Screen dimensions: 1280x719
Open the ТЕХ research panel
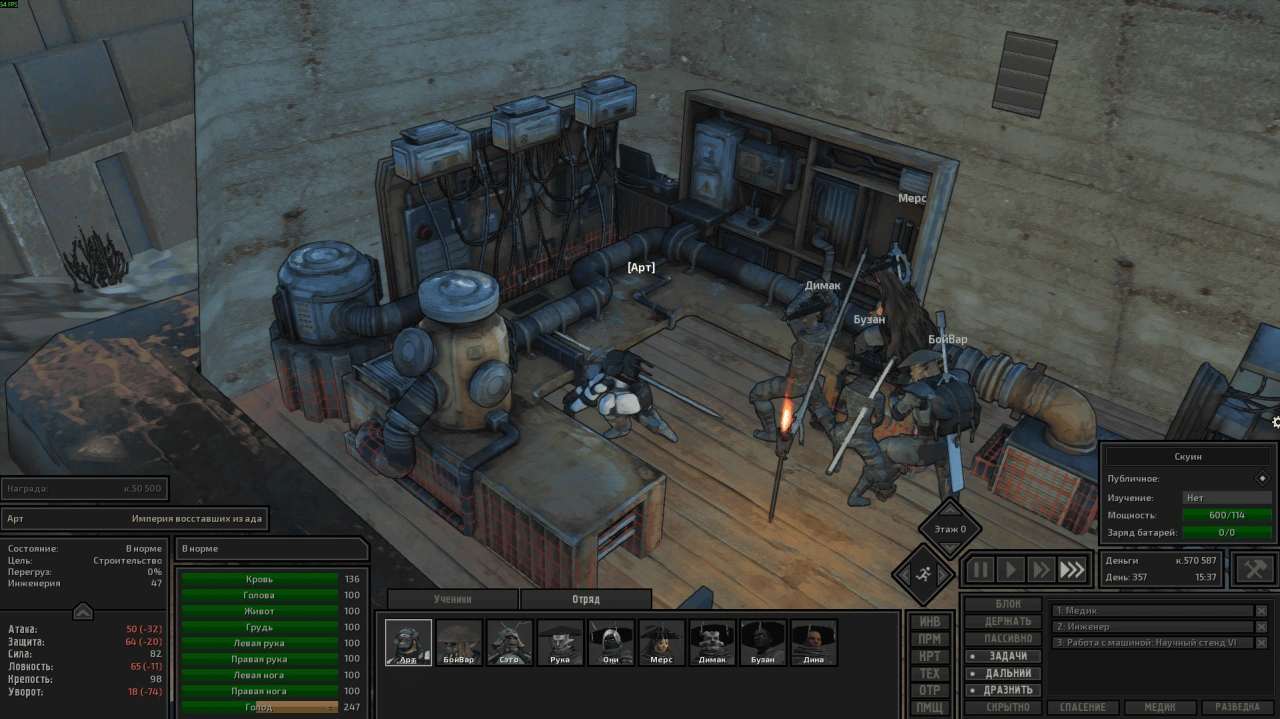pyautogui.click(x=929, y=673)
